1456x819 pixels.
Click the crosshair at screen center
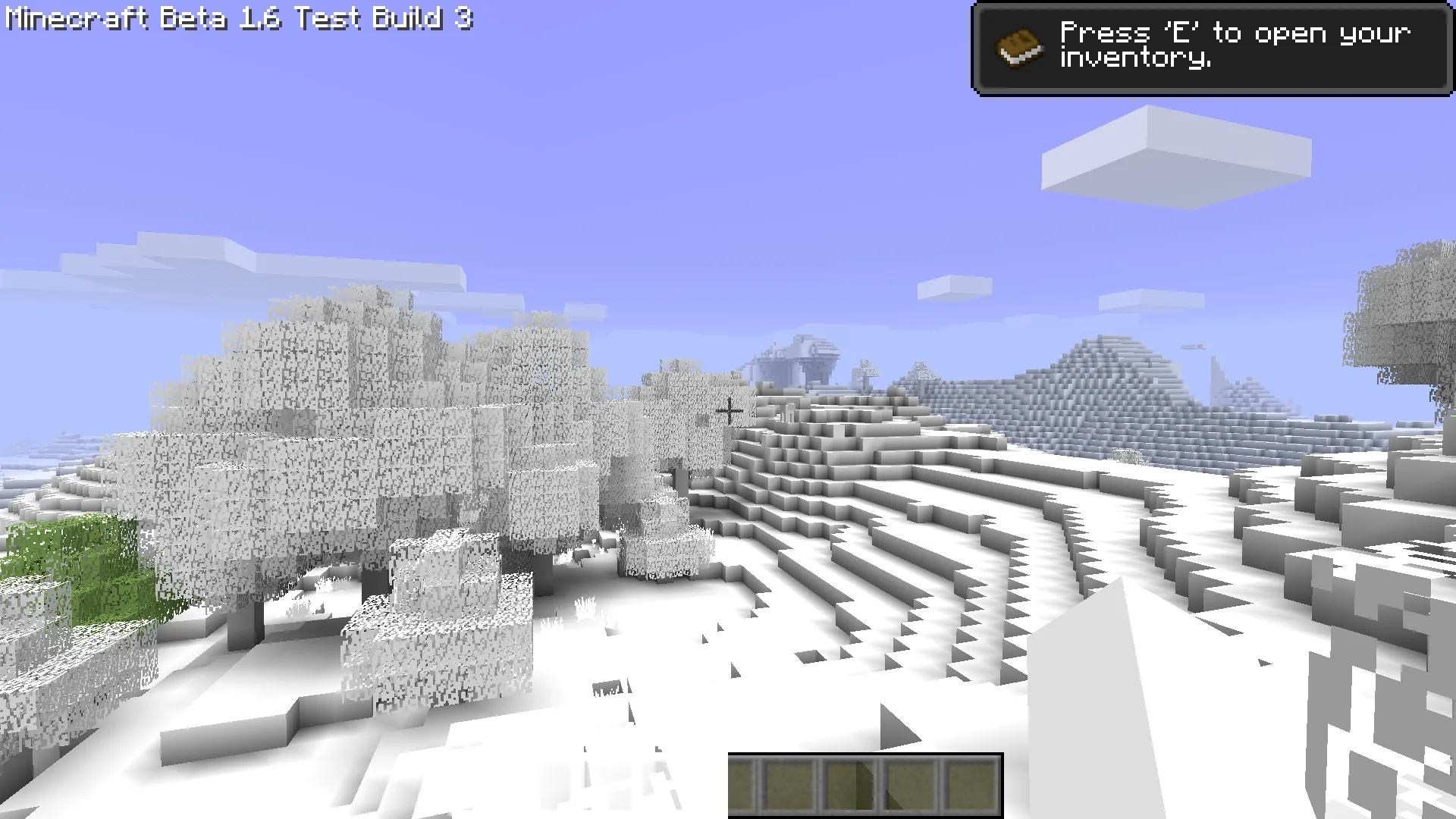(x=730, y=412)
